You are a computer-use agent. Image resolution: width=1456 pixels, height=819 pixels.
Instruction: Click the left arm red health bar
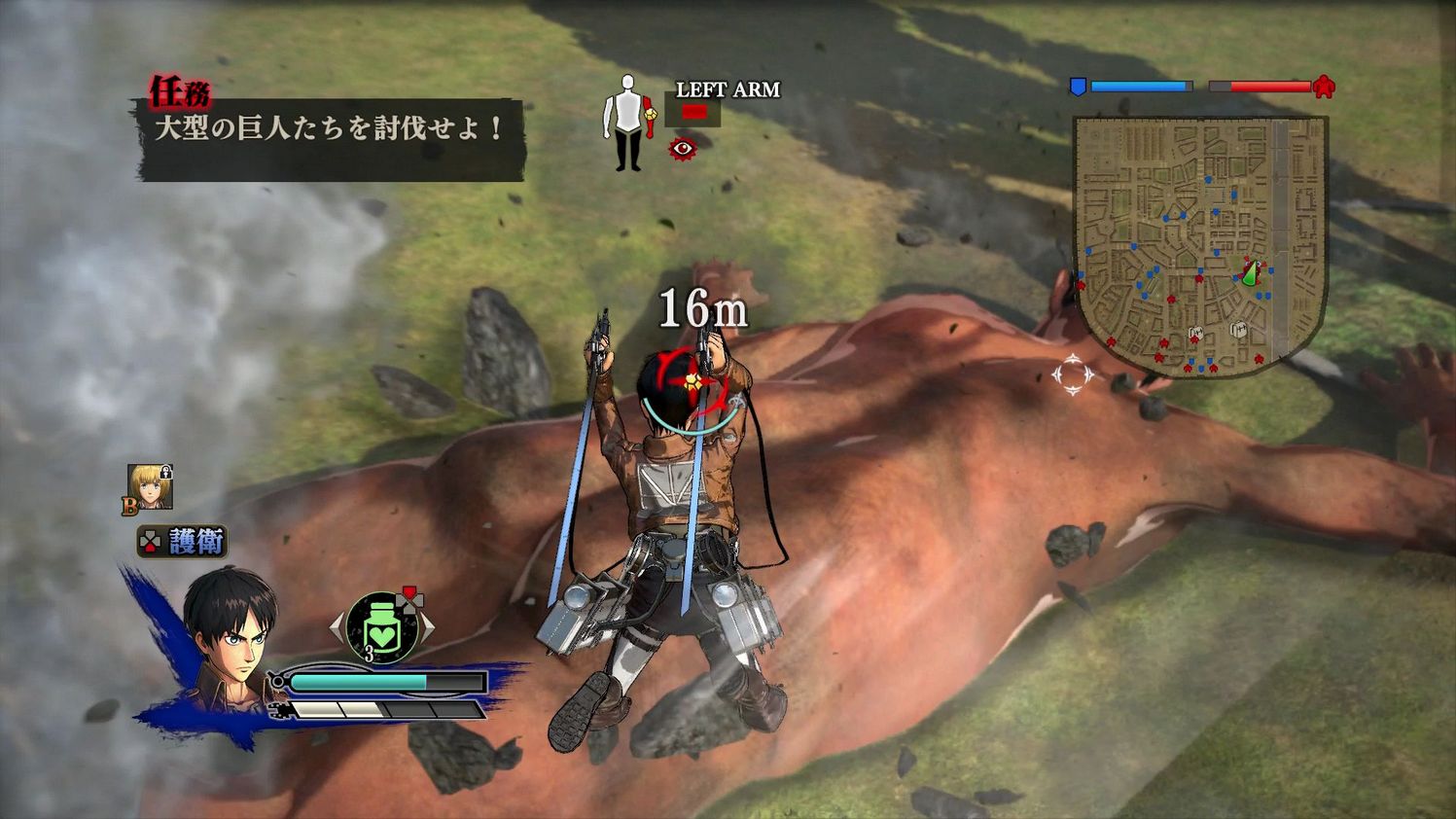point(694,111)
